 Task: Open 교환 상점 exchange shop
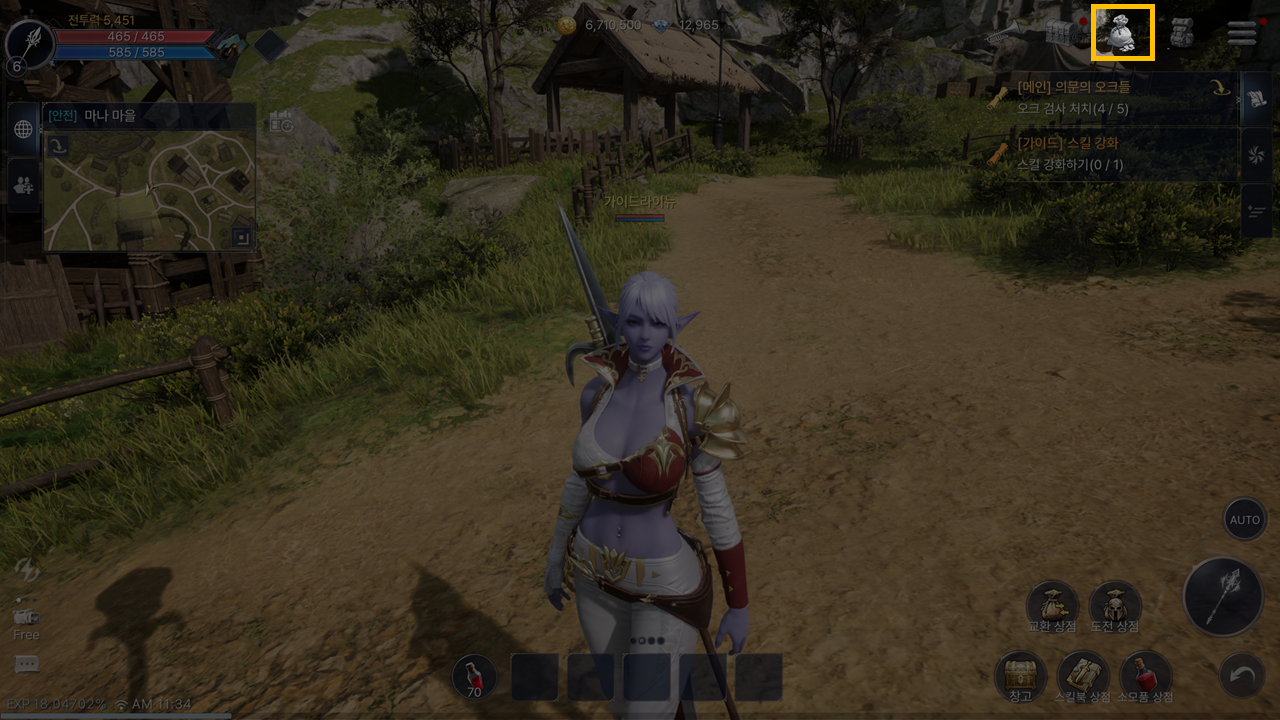(x=1052, y=605)
